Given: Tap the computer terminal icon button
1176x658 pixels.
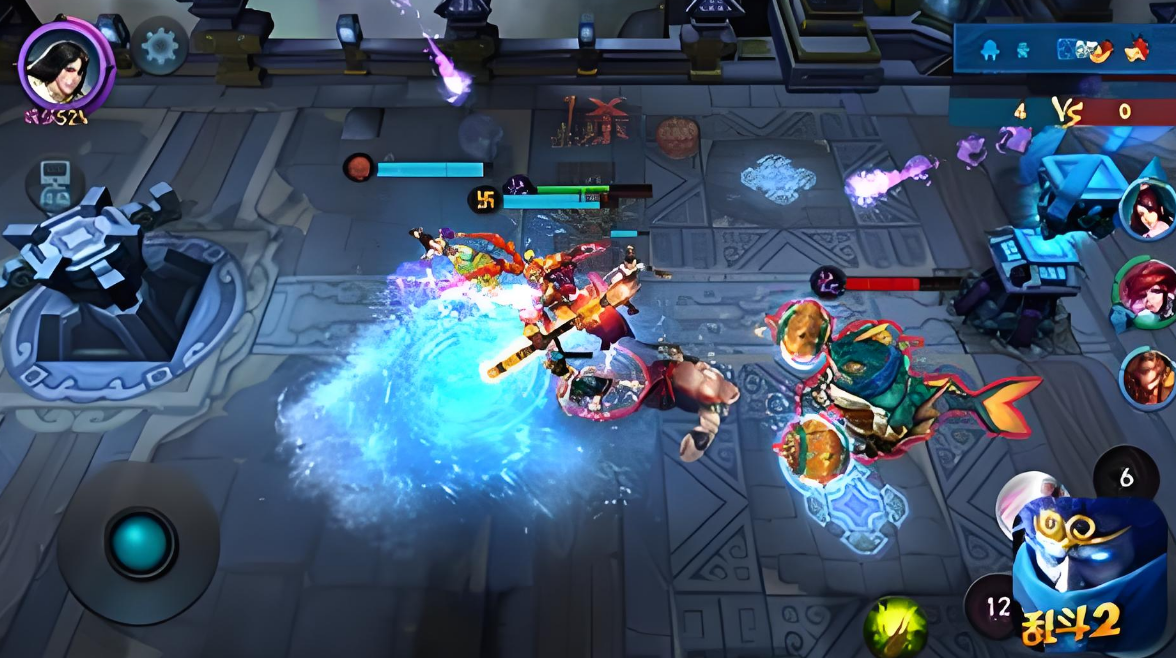Looking at the screenshot, I should 55,183.
